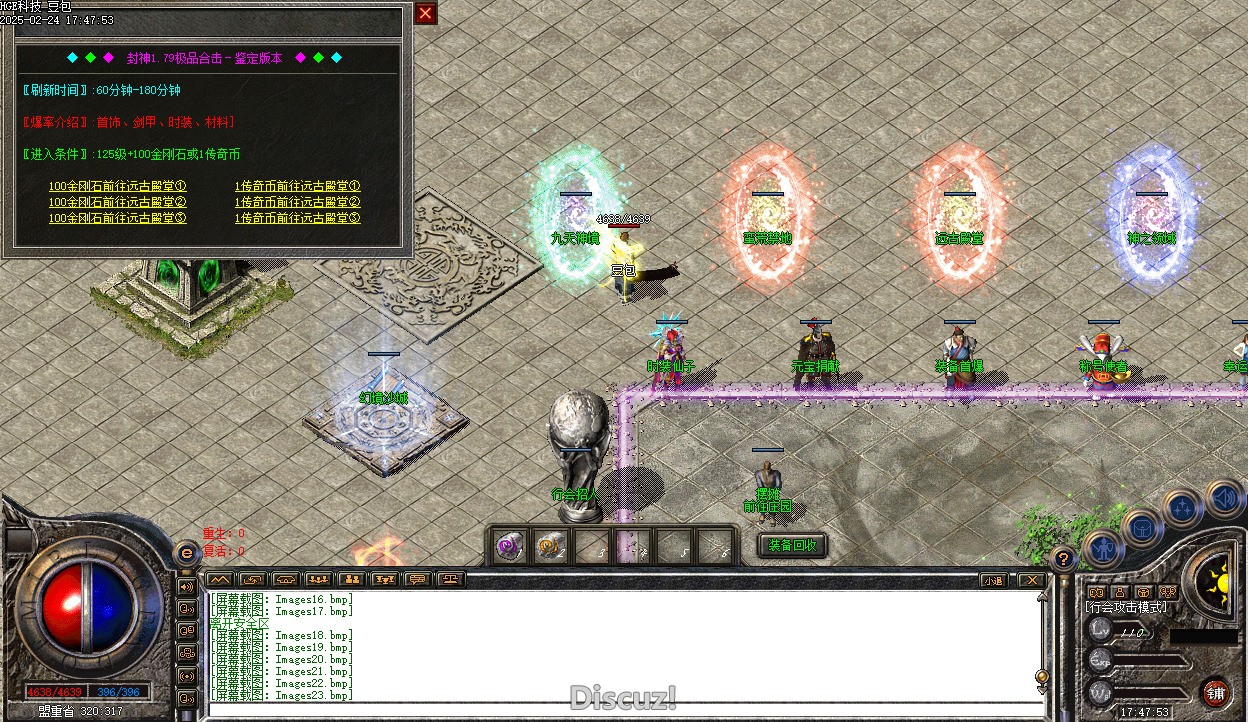Choose 1传奇币前往远古殿堂① link
The width and height of the screenshot is (1248, 722).
298,186
